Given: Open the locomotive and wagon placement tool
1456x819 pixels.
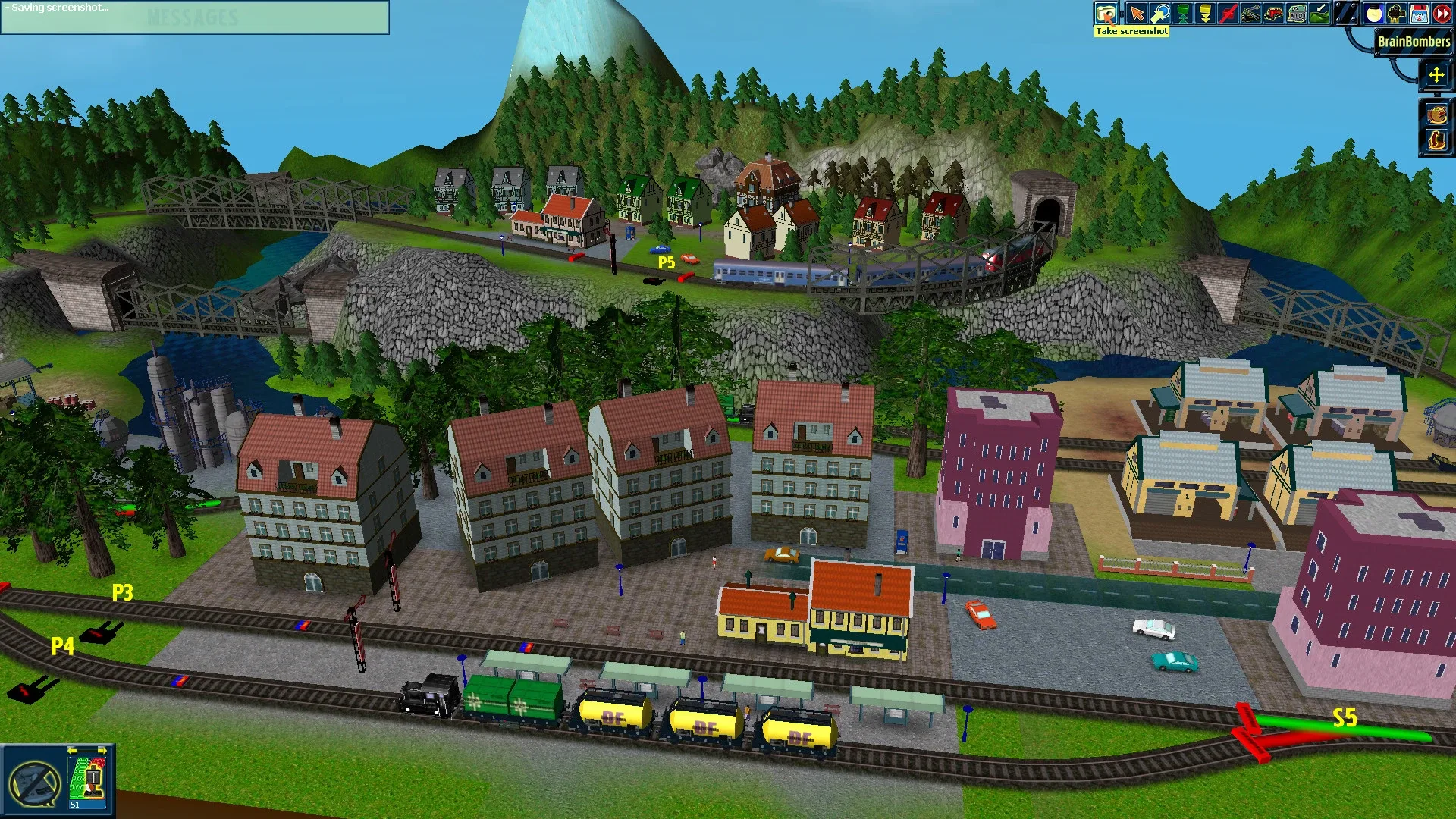Looking at the screenshot, I should [x=1272, y=13].
